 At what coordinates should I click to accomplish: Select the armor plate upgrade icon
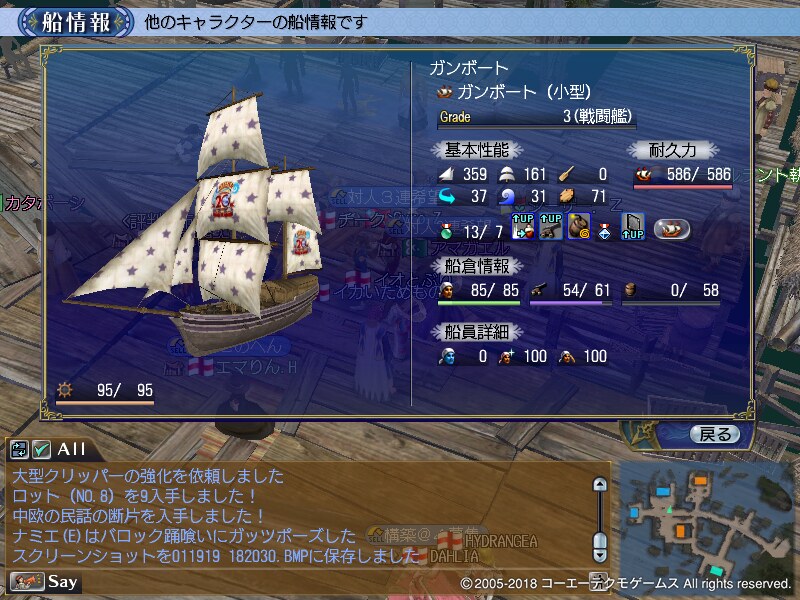point(633,226)
